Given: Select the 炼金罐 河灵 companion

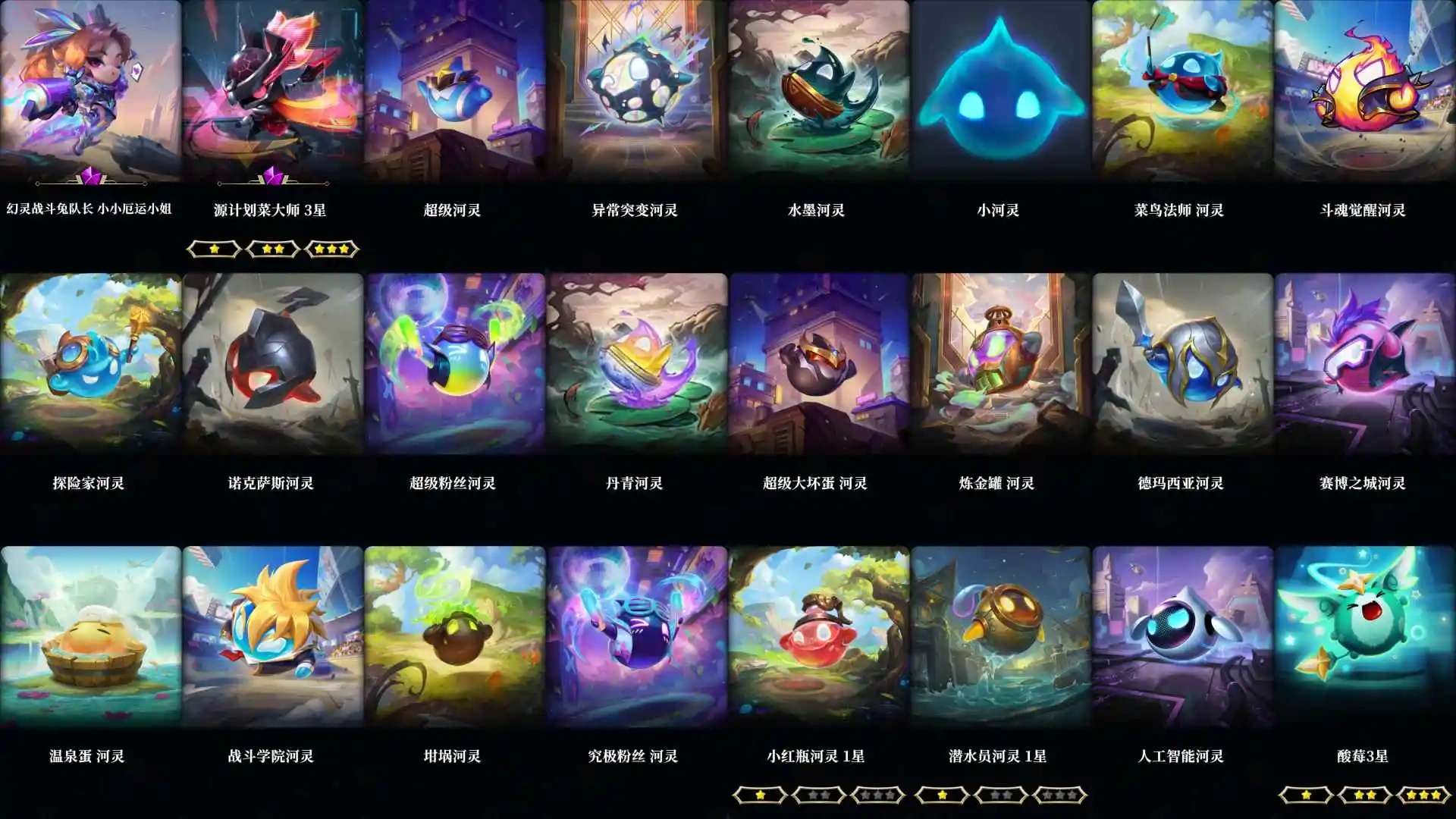Looking at the screenshot, I should coord(997,364).
